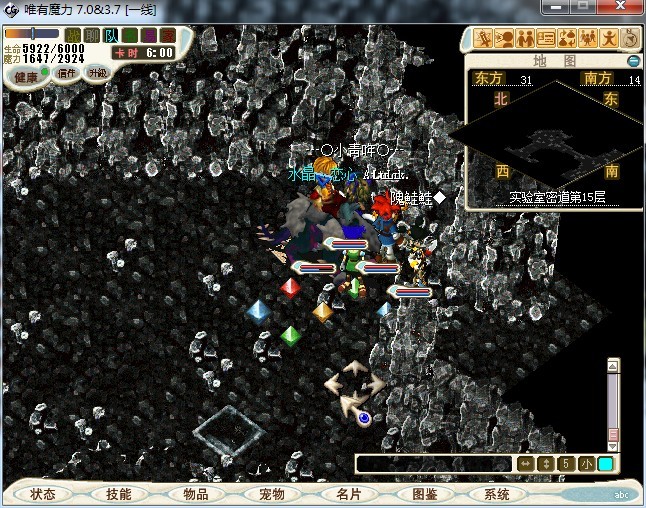Select the cyan chat color swatch
646x508 pixels.
[x=606, y=463]
